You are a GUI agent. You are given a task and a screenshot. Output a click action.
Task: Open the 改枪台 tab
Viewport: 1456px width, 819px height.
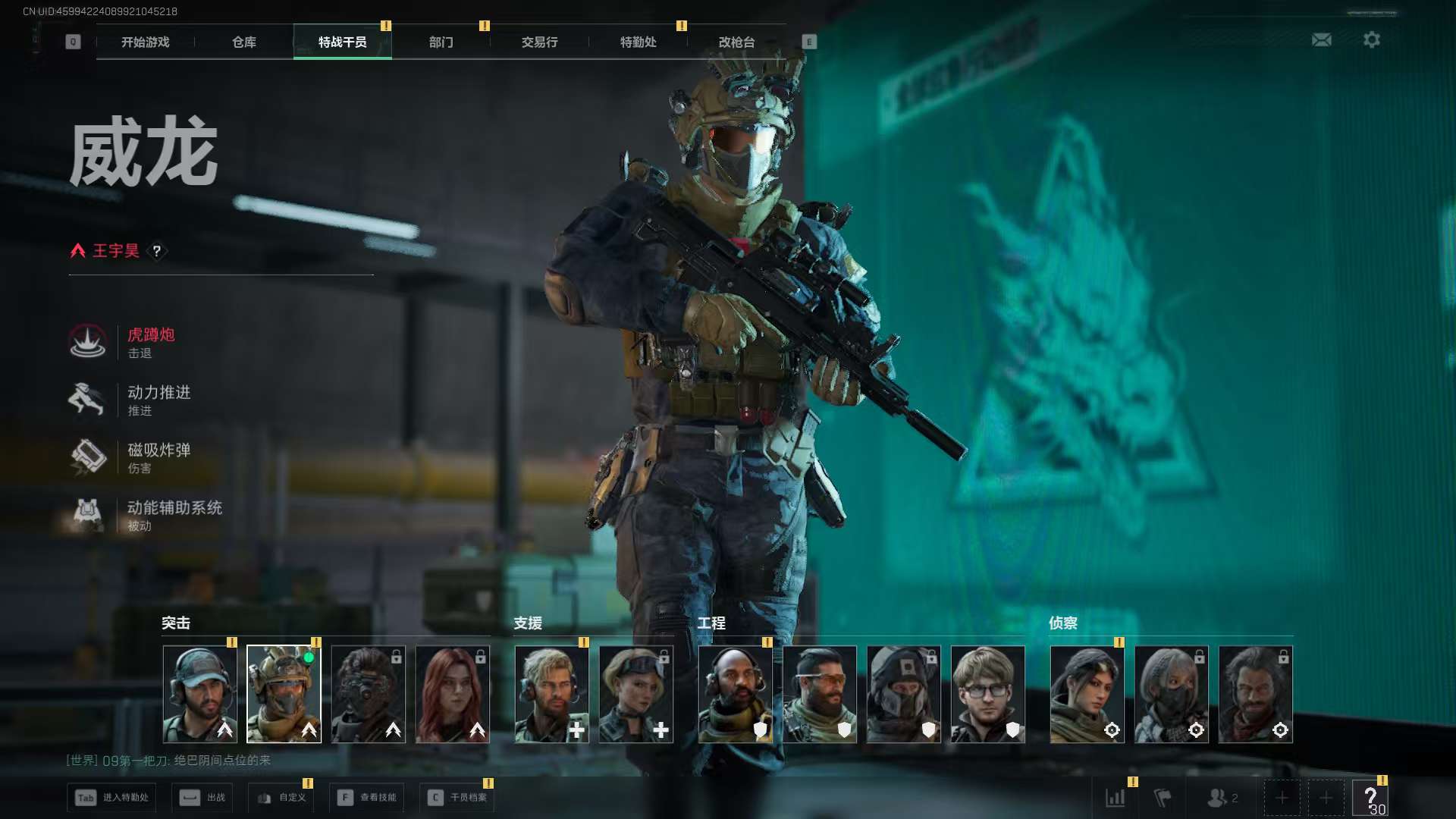coord(736,42)
